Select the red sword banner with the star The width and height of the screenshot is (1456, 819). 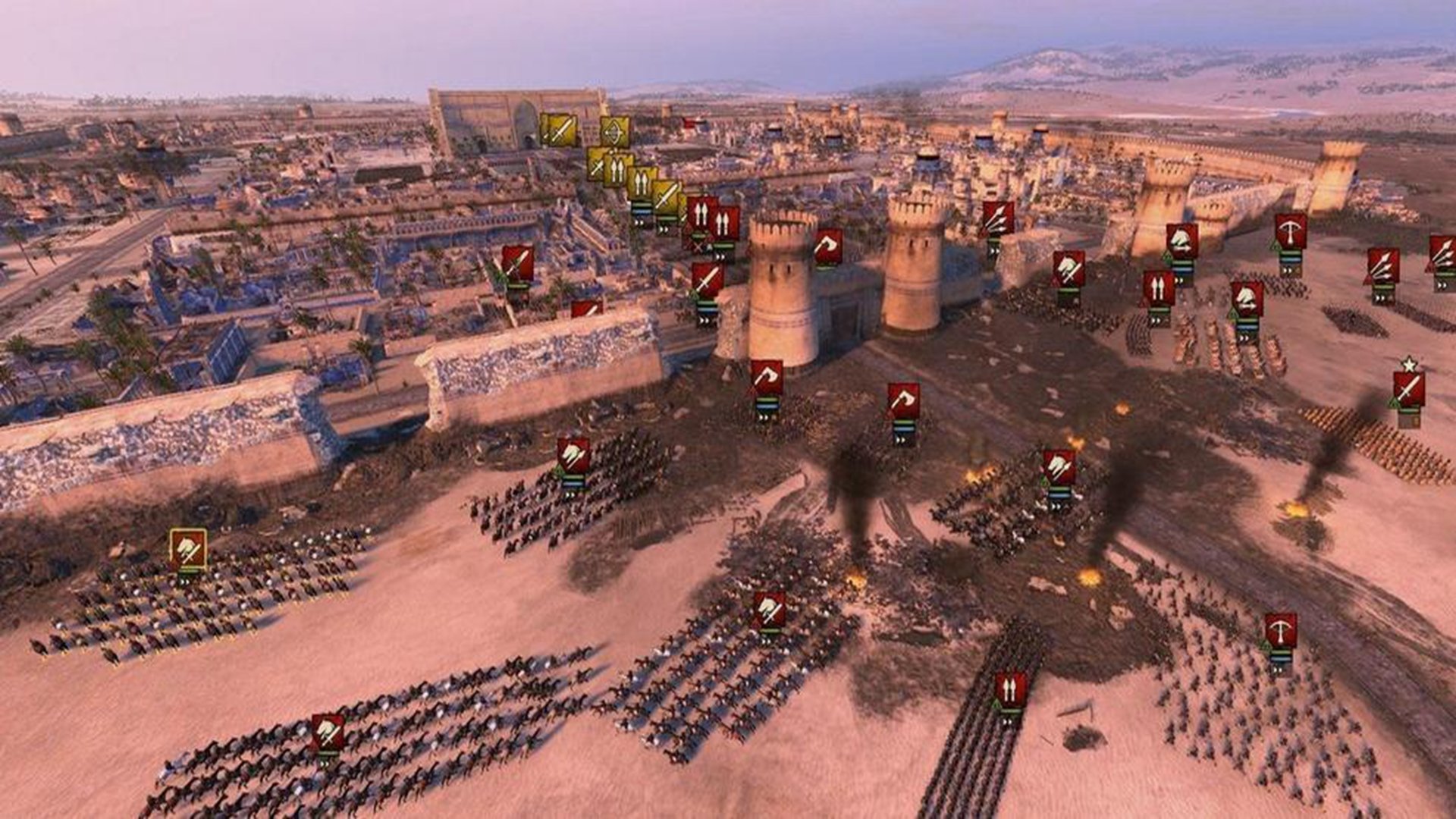tap(1408, 390)
